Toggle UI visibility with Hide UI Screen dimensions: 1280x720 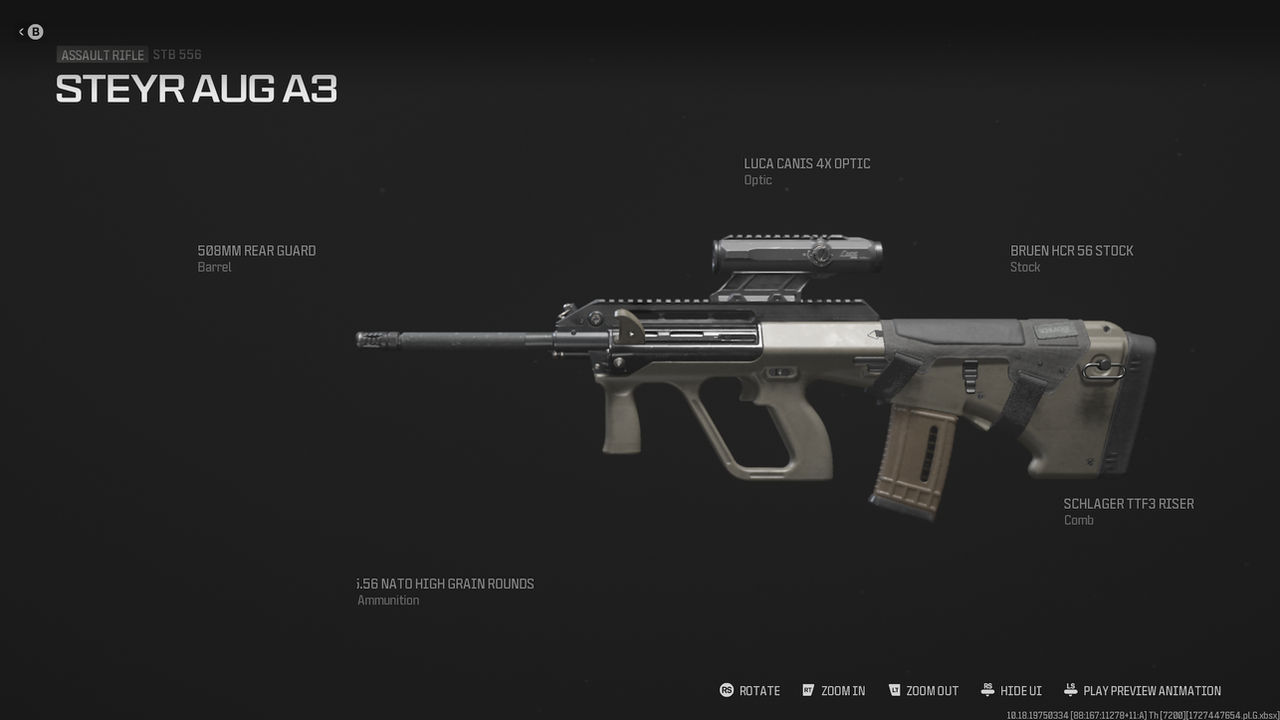tap(1012, 690)
